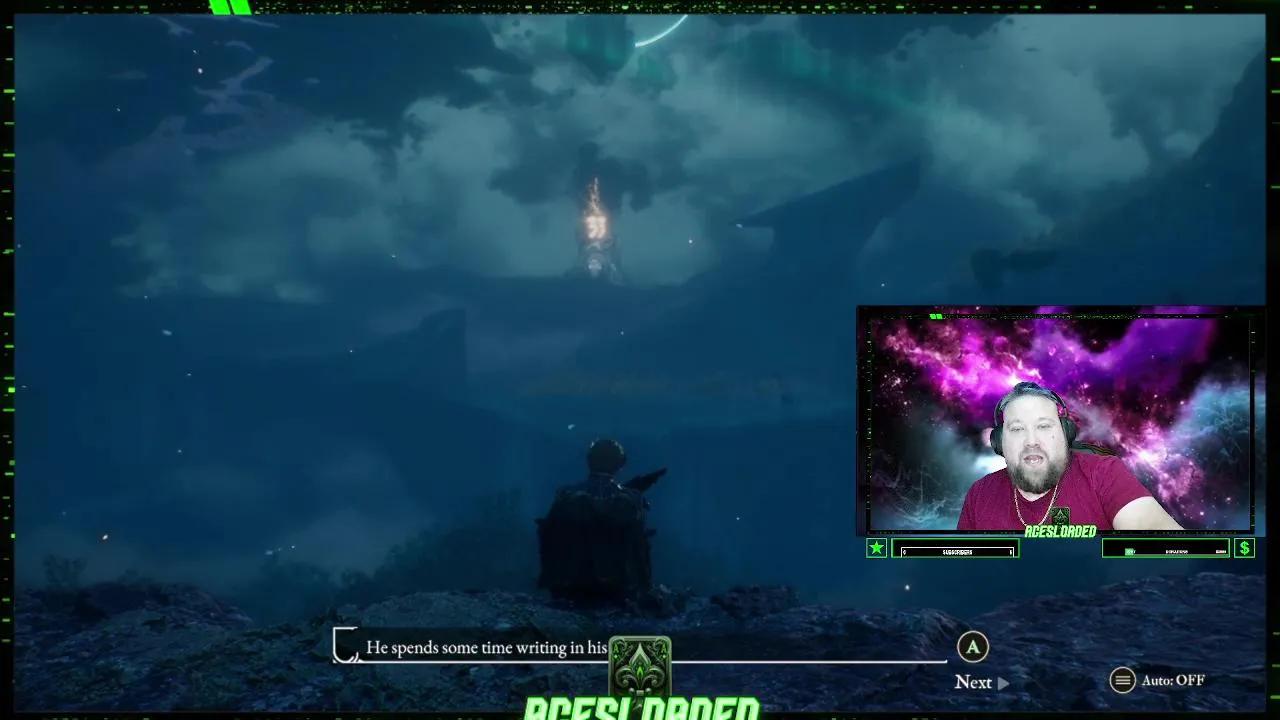
Task: Expand the Followers goal bar
Action: (x=1166, y=549)
